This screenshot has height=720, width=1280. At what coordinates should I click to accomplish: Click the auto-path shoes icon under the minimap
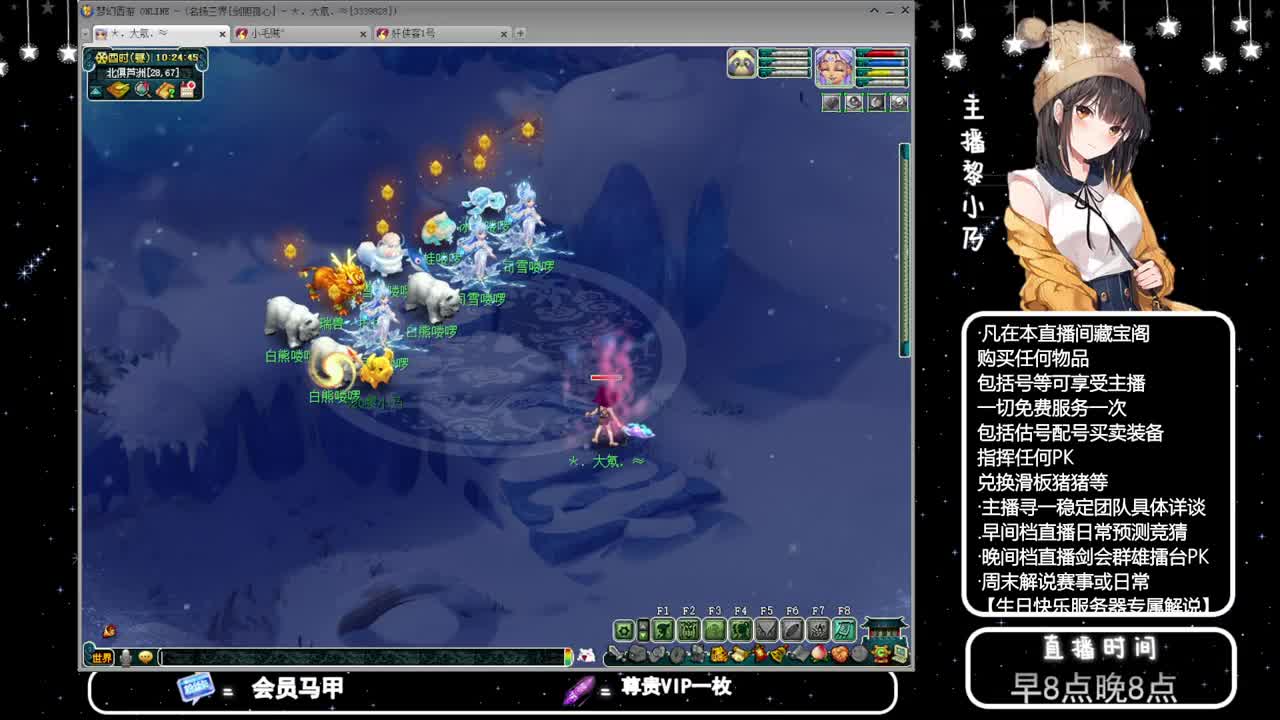[x=95, y=90]
